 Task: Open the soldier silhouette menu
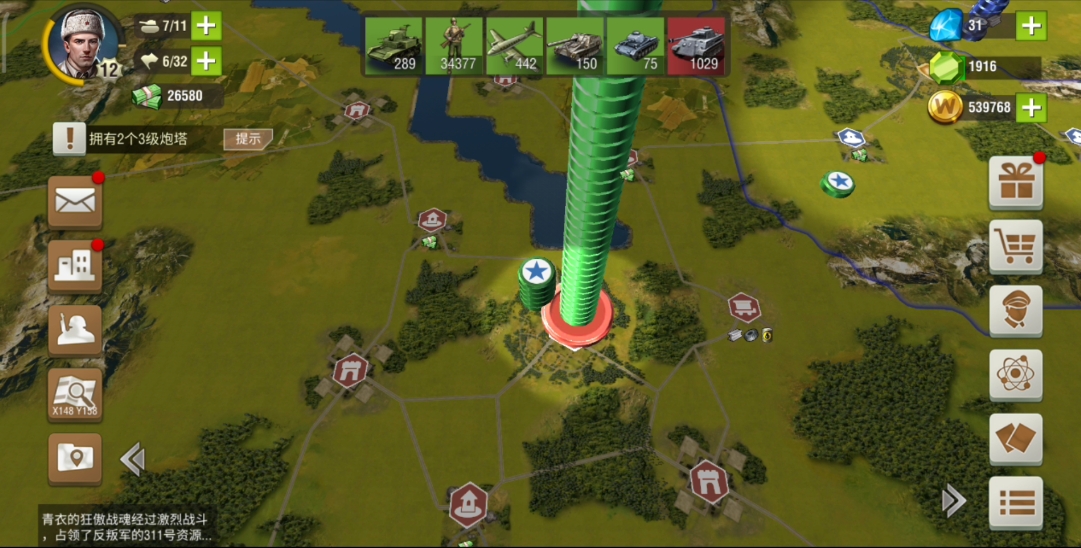click(75, 330)
